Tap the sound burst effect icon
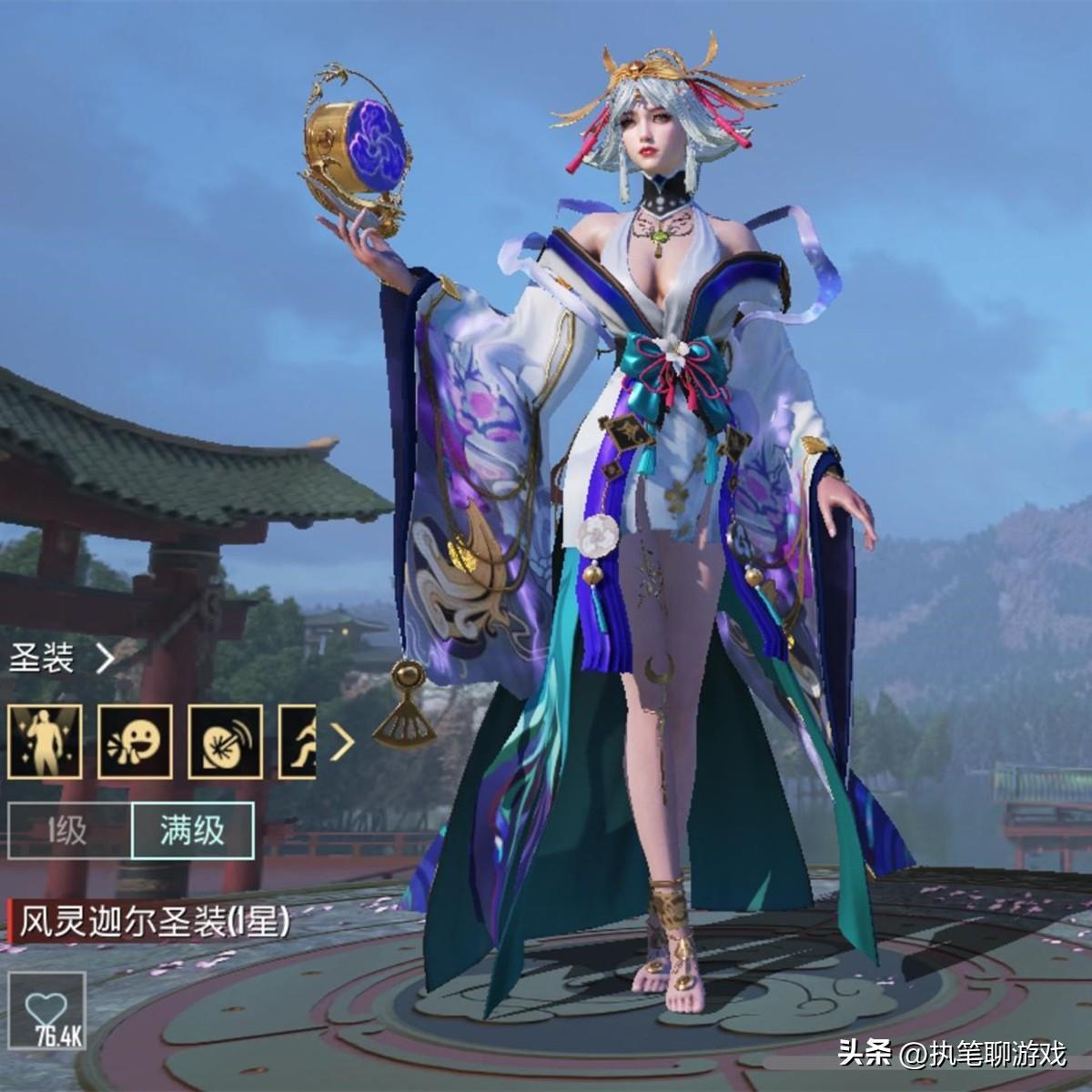 (225, 742)
